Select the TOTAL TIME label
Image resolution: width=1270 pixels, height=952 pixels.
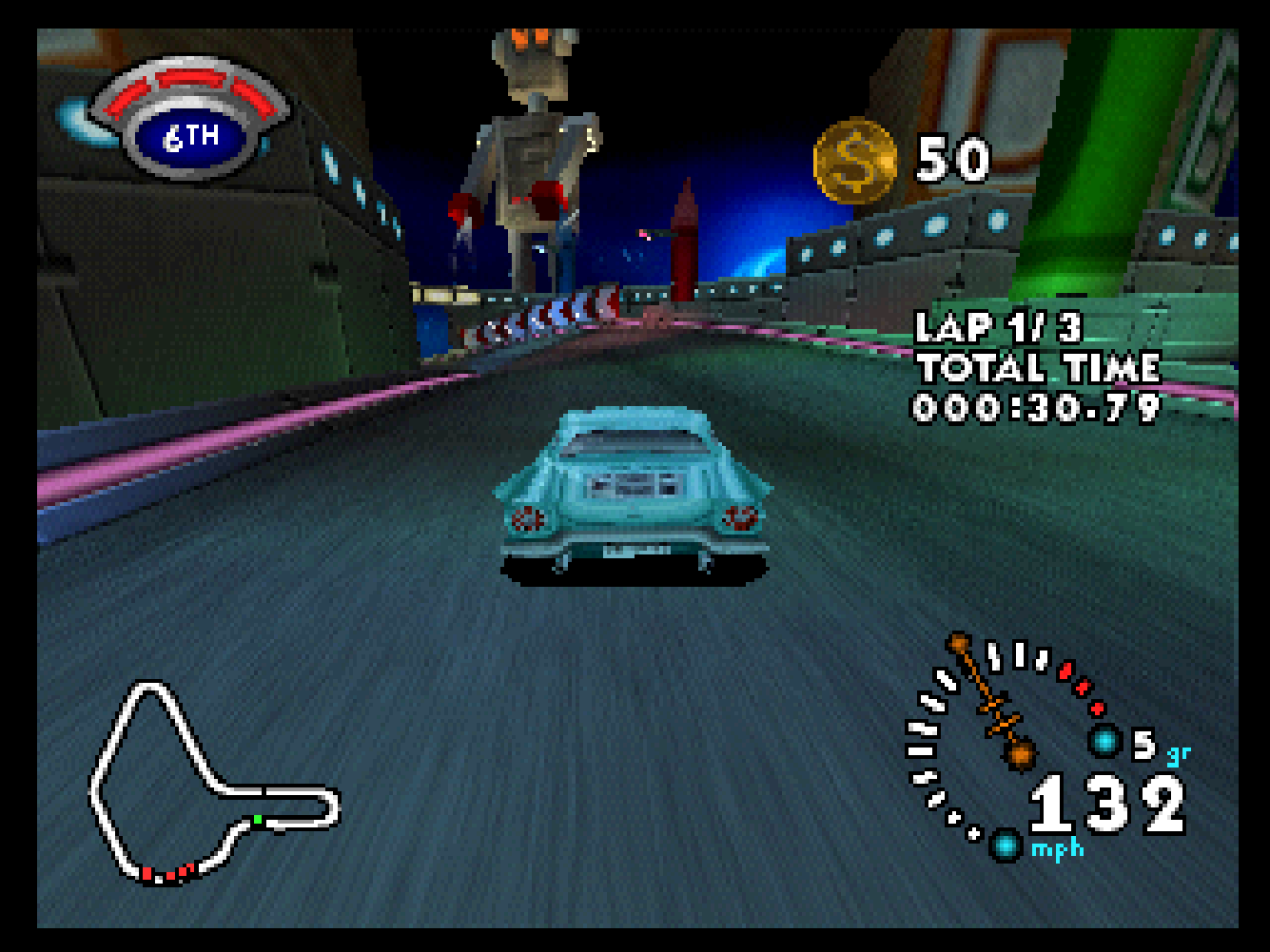(1037, 368)
